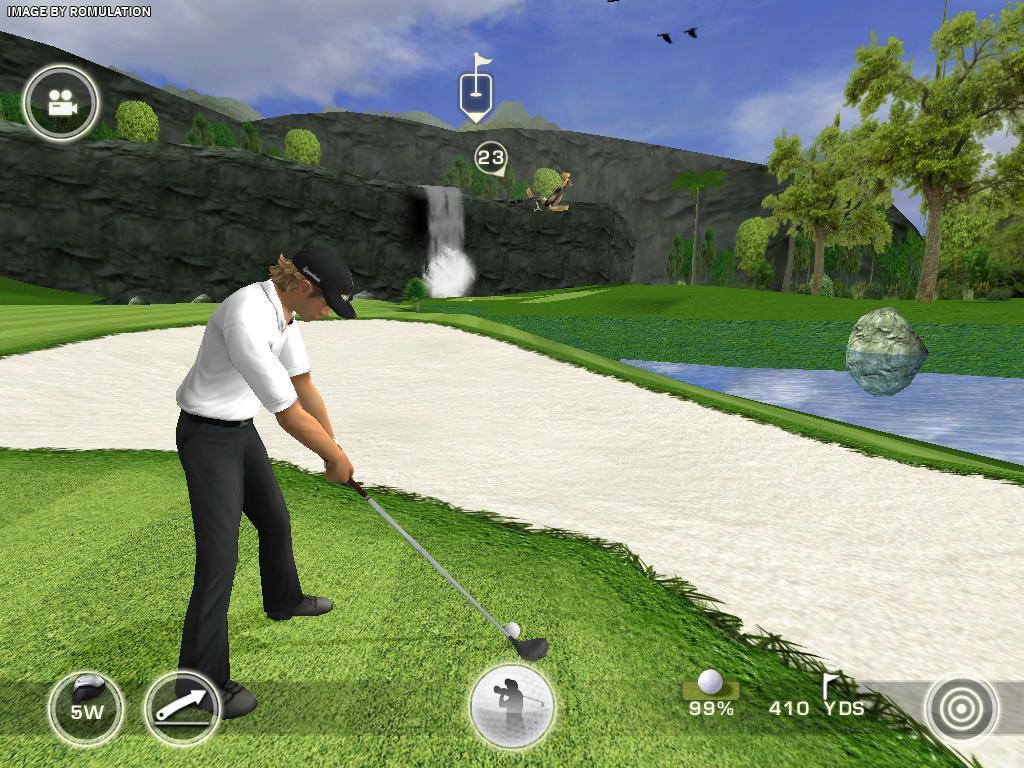1024x768 pixels.
Task: Activate the target aiming button
Action: 961,708
